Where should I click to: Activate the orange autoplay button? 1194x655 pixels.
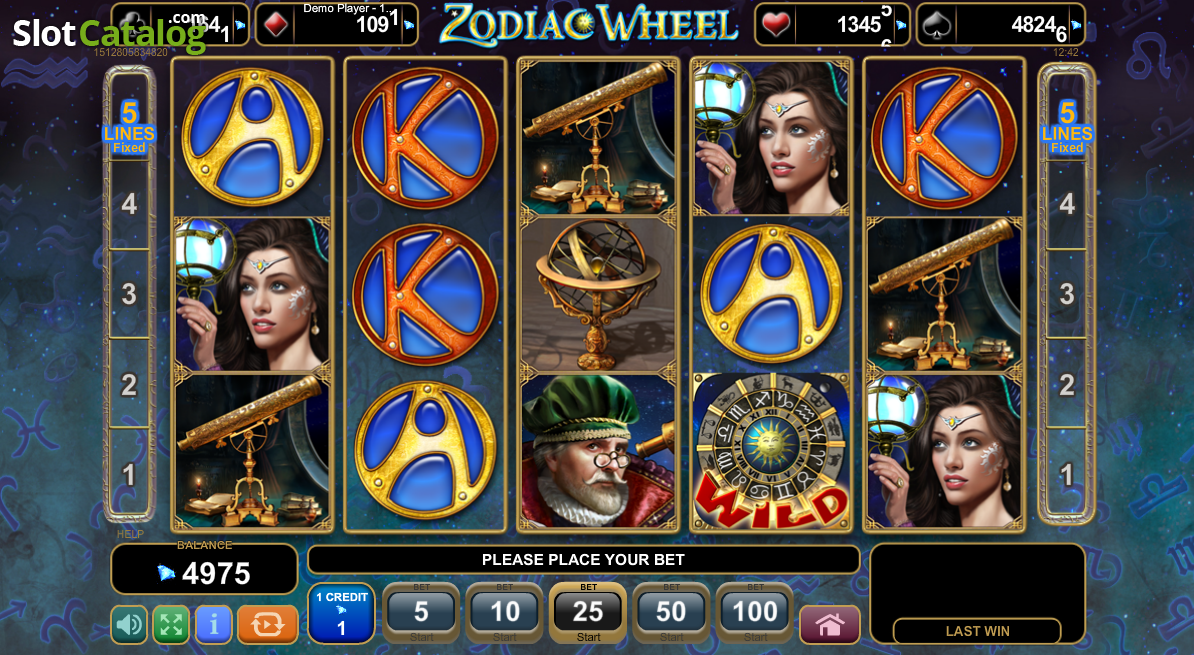point(267,625)
